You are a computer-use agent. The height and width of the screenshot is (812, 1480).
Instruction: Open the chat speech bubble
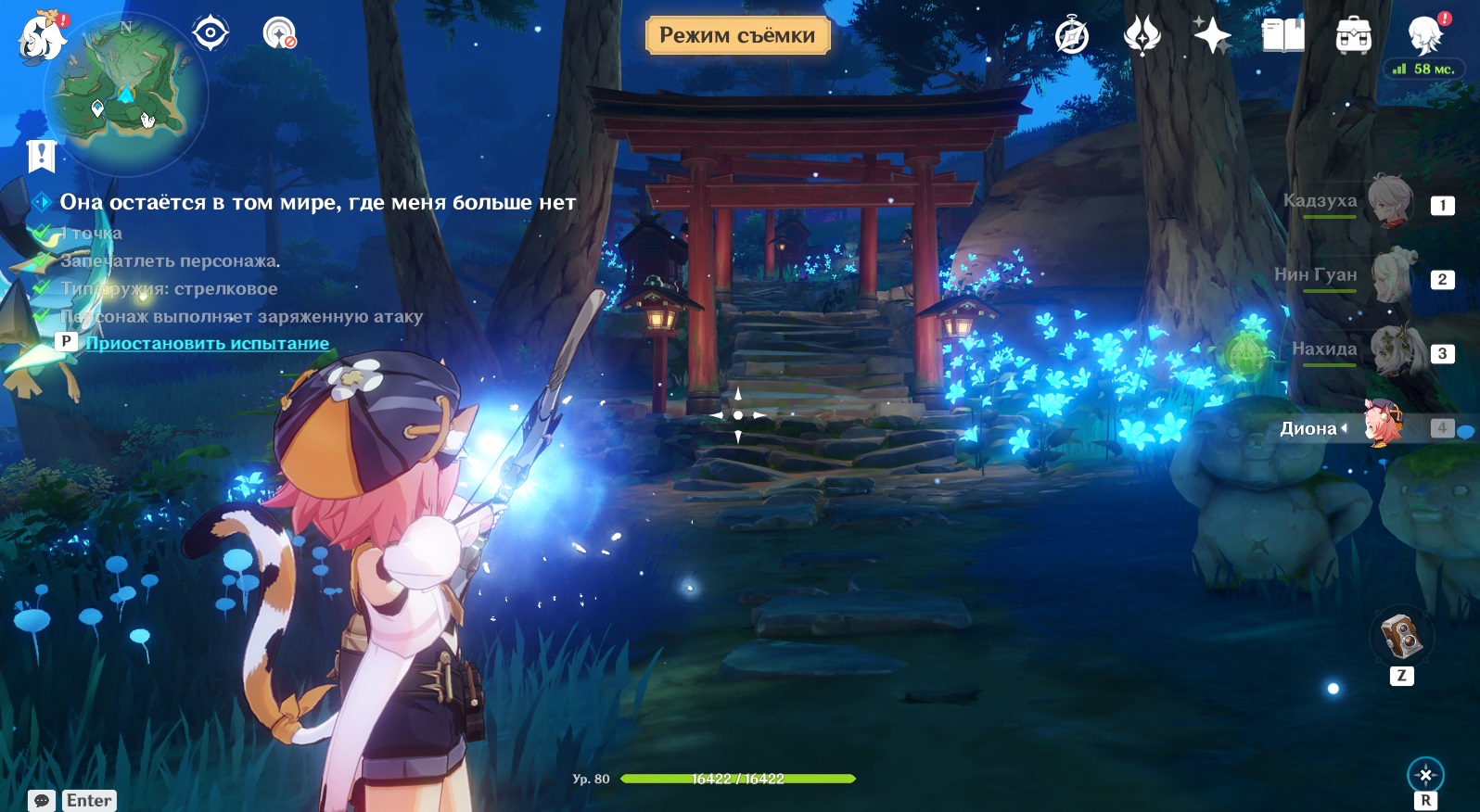click(x=42, y=800)
